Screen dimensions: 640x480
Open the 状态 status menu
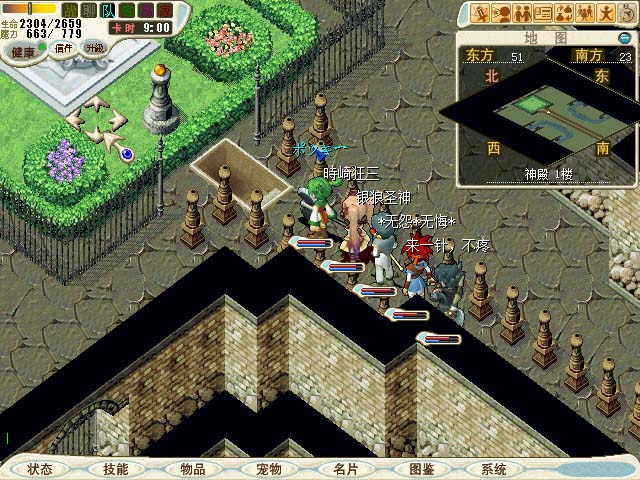[40, 469]
